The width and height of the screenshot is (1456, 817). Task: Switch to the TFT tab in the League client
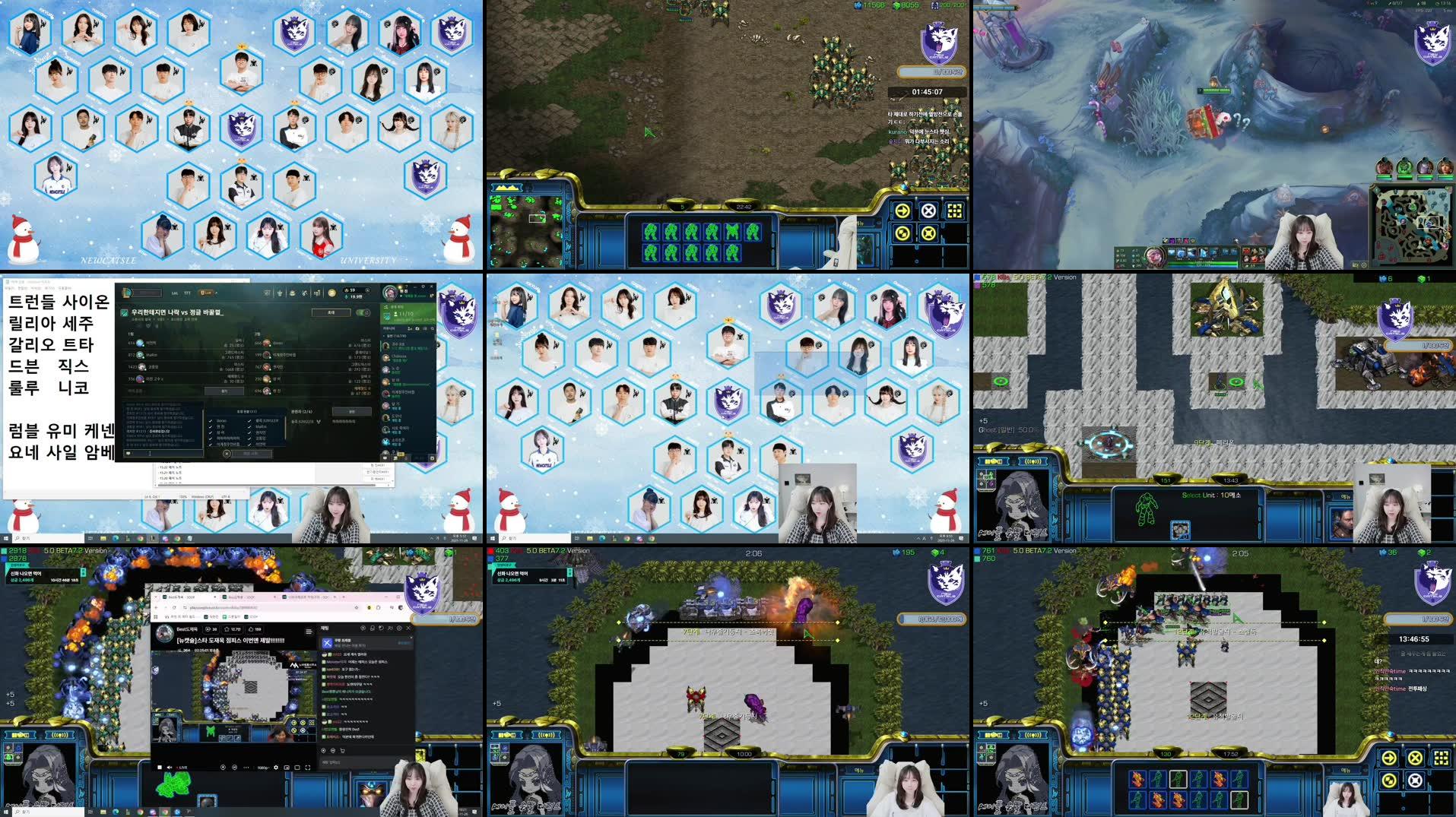187,294
